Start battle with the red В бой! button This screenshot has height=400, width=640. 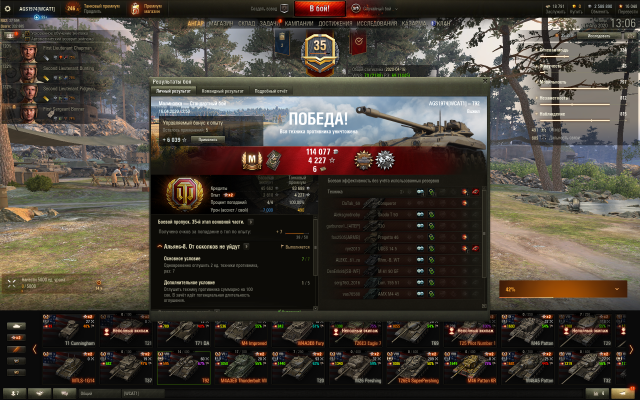click(320, 8)
